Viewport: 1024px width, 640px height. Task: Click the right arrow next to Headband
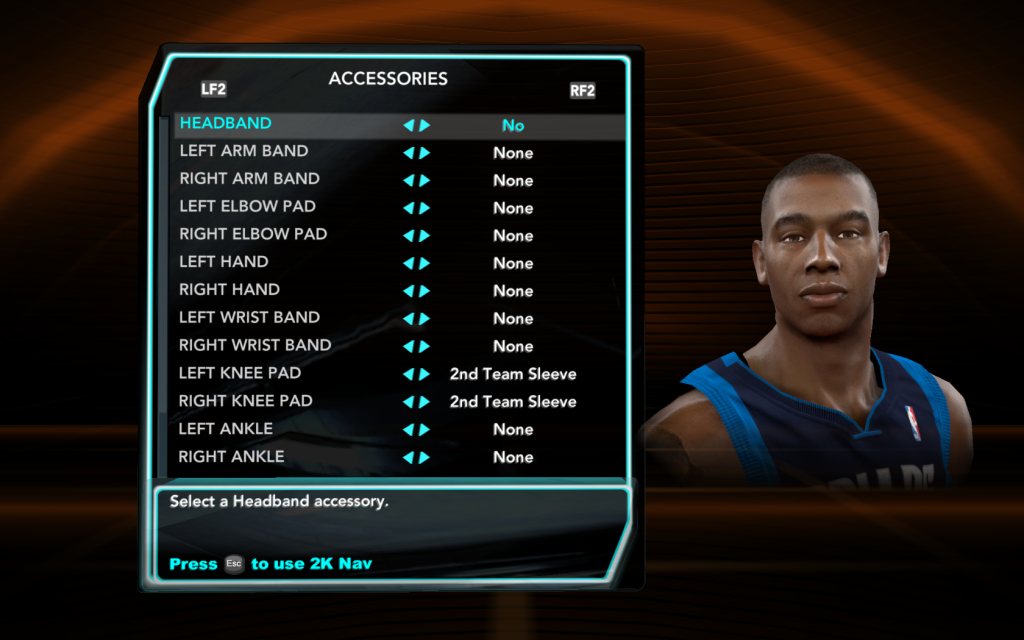(x=425, y=126)
